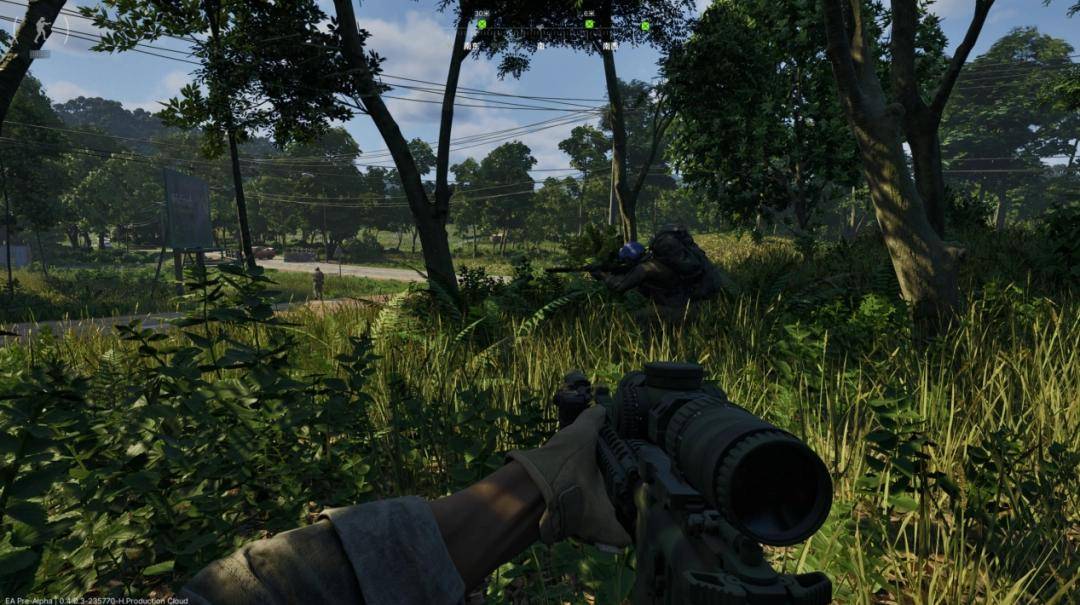Viewport: 1080px width, 605px height.
Task: Select the green squad marker labeled 30m
Action: (x=481, y=23)
